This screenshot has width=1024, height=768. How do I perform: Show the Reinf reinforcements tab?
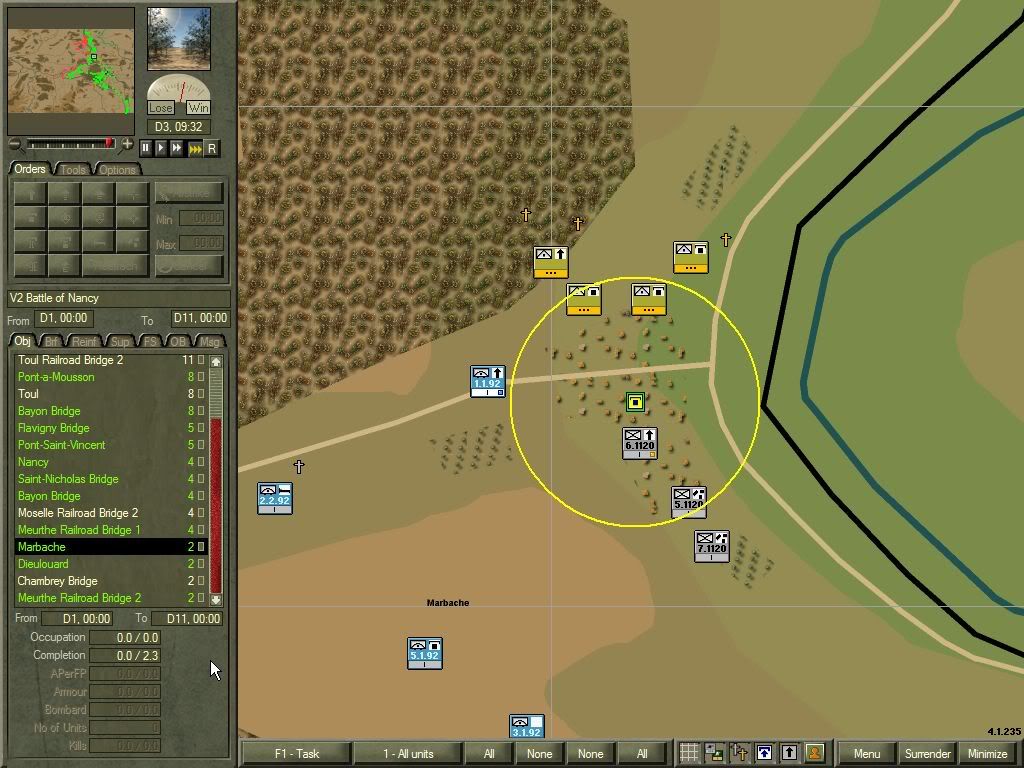[x=86, y=342]
